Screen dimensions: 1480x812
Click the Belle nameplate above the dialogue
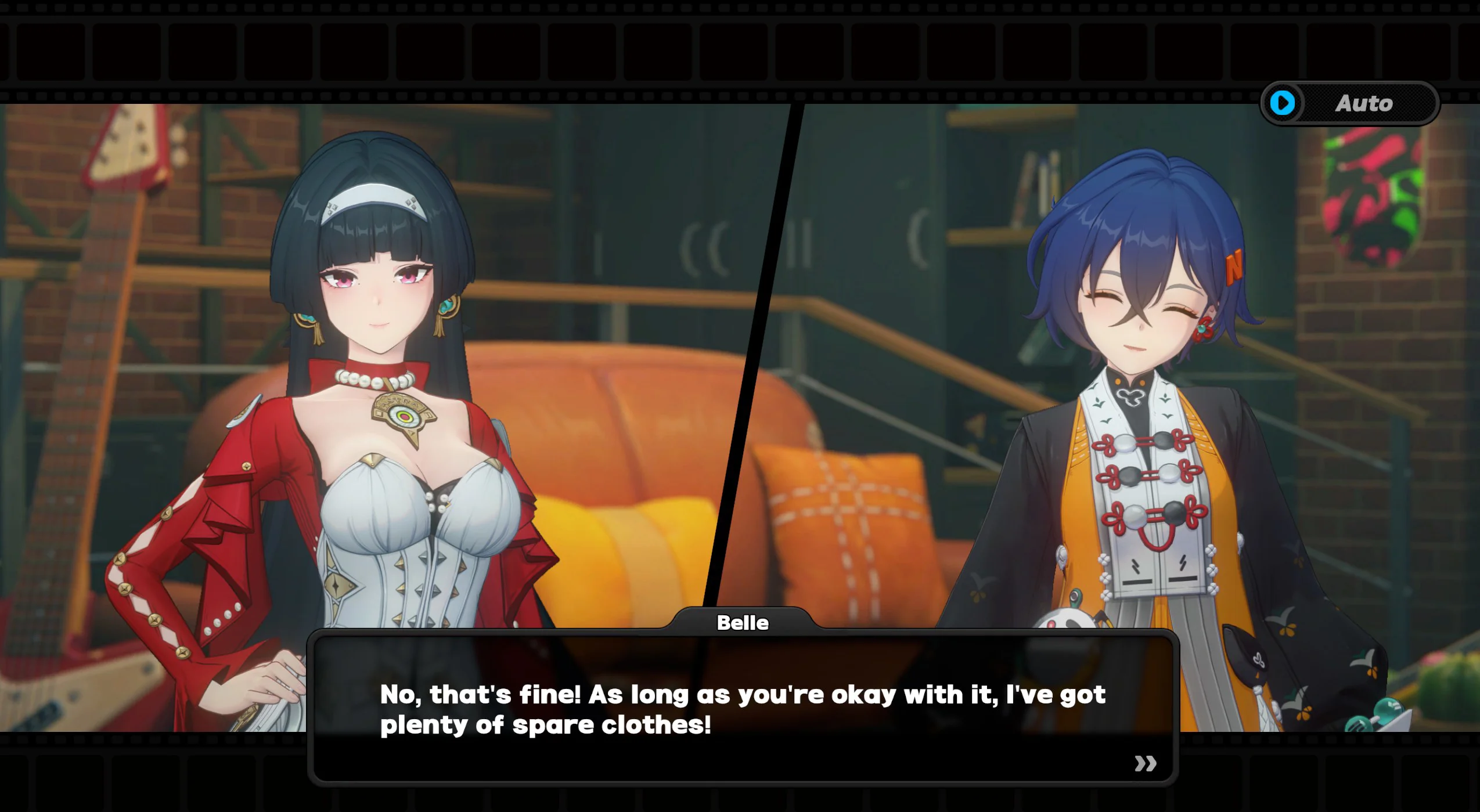[x=744, y=623]
